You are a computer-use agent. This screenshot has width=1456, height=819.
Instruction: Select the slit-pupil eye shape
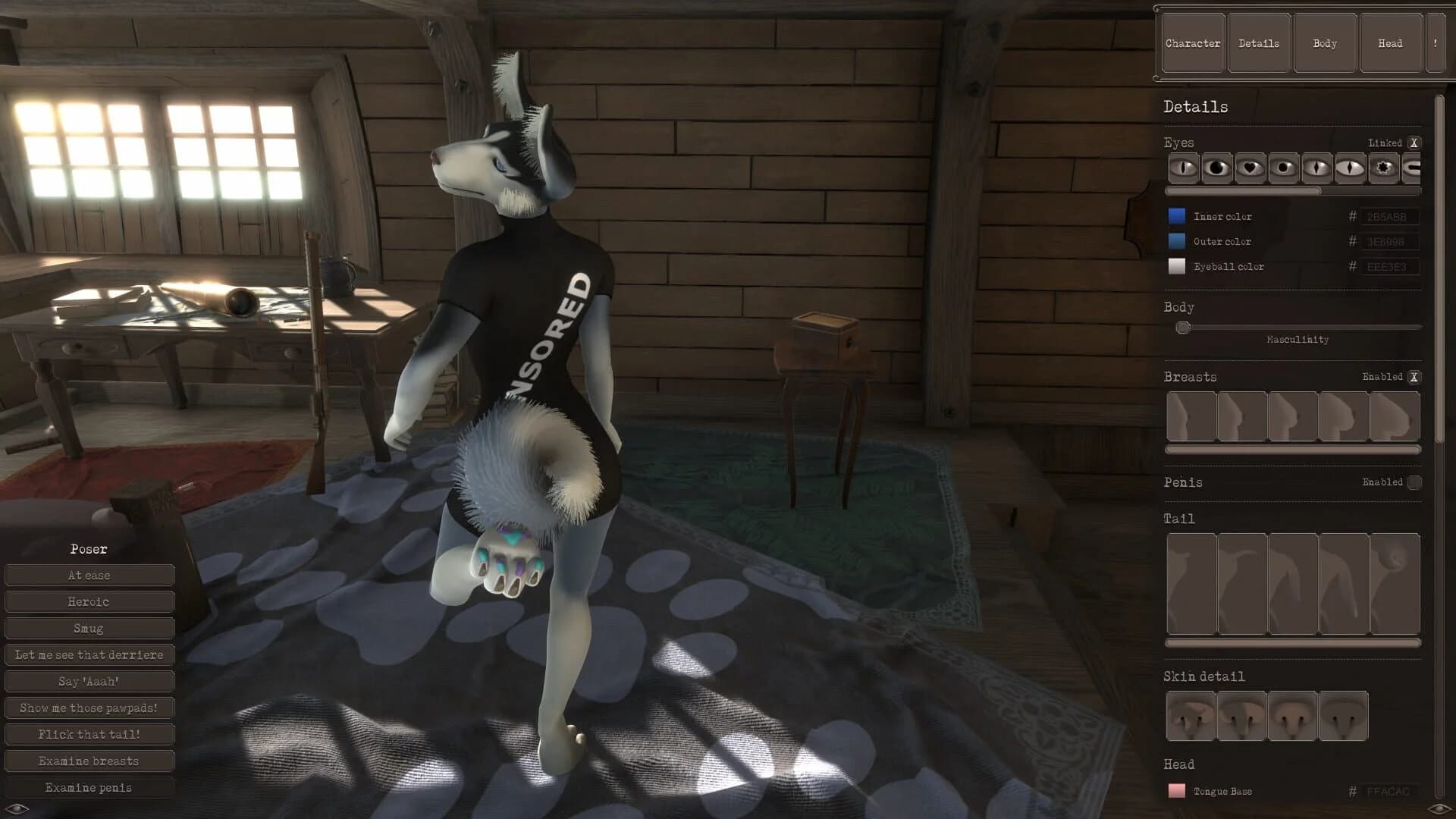(1184, 168)
